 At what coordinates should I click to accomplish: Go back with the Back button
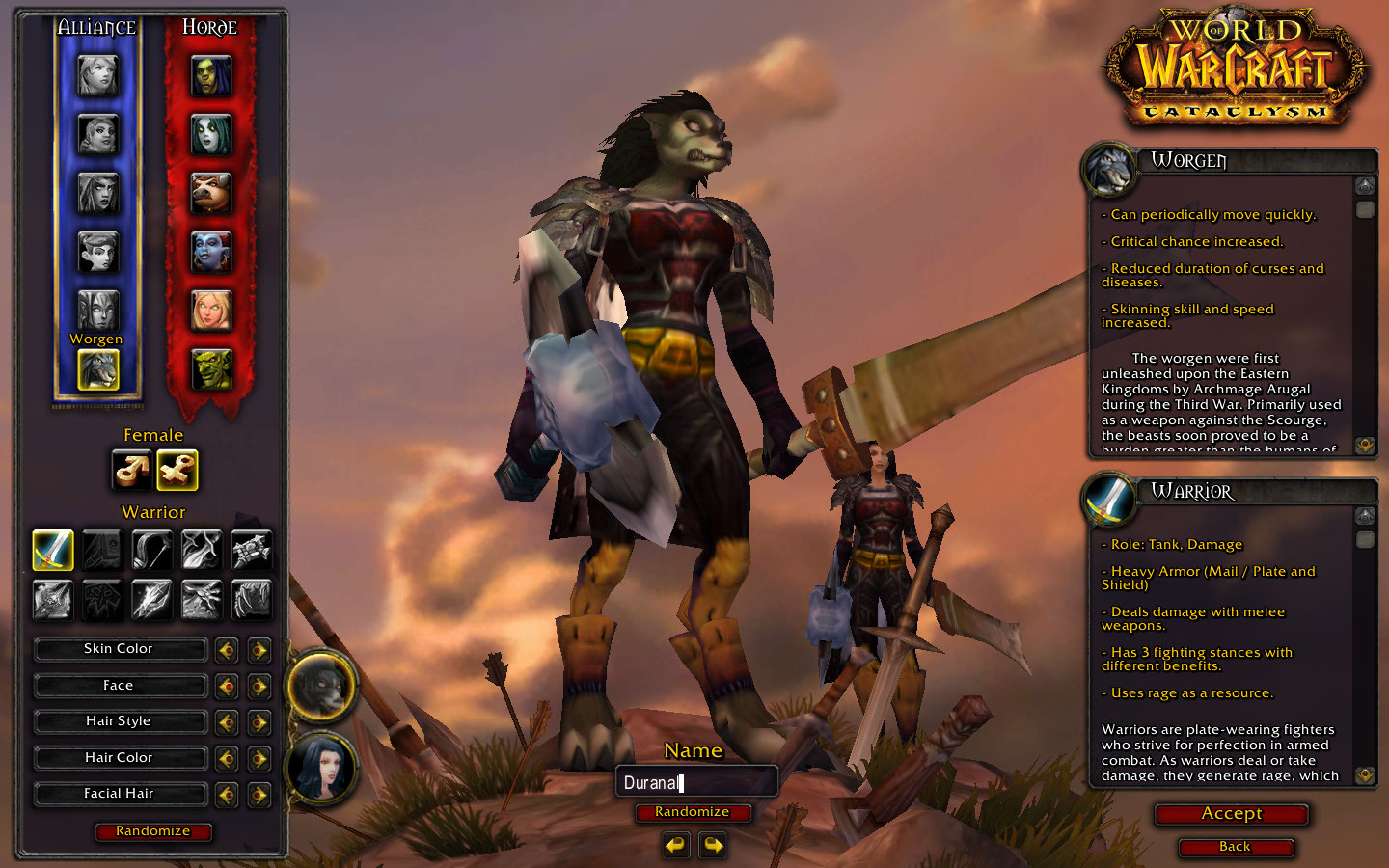[1235, 847]
